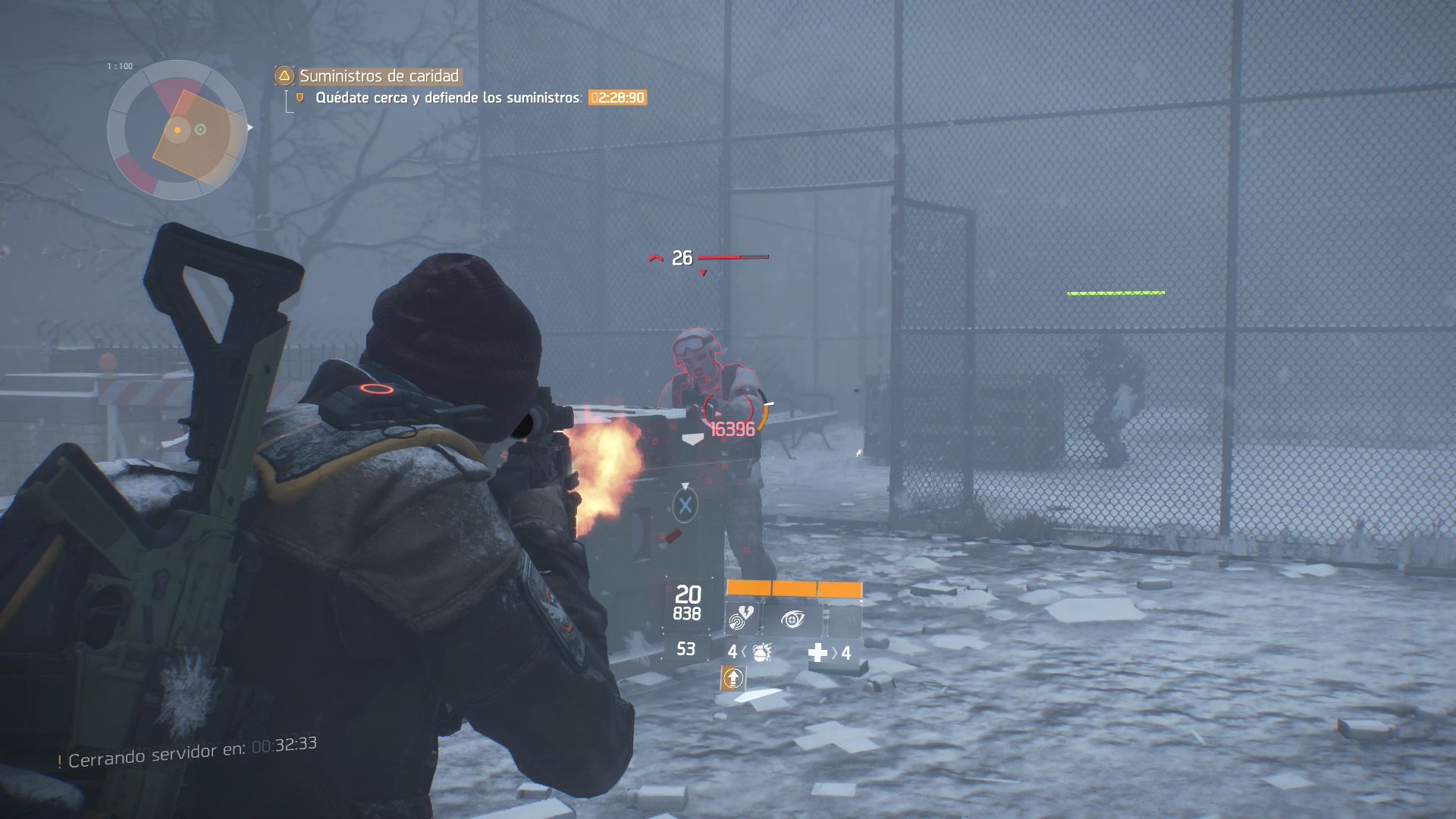1456x819 pixels.
Task: Activate the eye crosshair skill icon
Action: [x=792, y=620]
